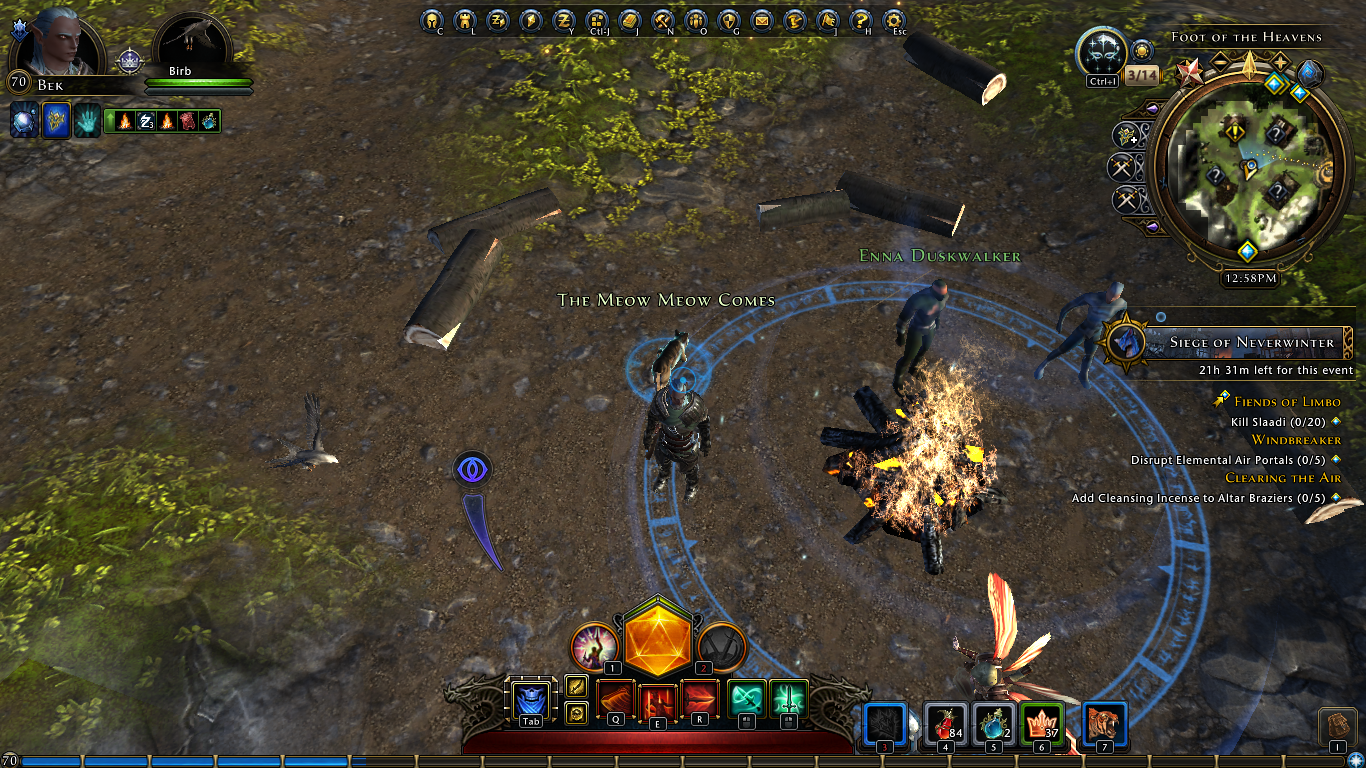This screenshot has width=1366, height=768.
Task: Open the character sheet helmet icon
Action: 431,20
